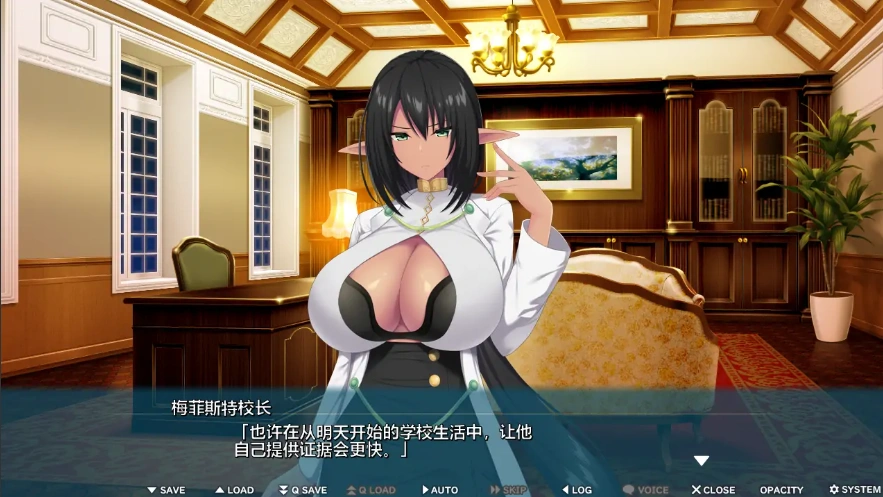Viewport: 883px width, 497px height.
Task: Perform a Q SAVE quick save
Action: (x=303, y=490)
